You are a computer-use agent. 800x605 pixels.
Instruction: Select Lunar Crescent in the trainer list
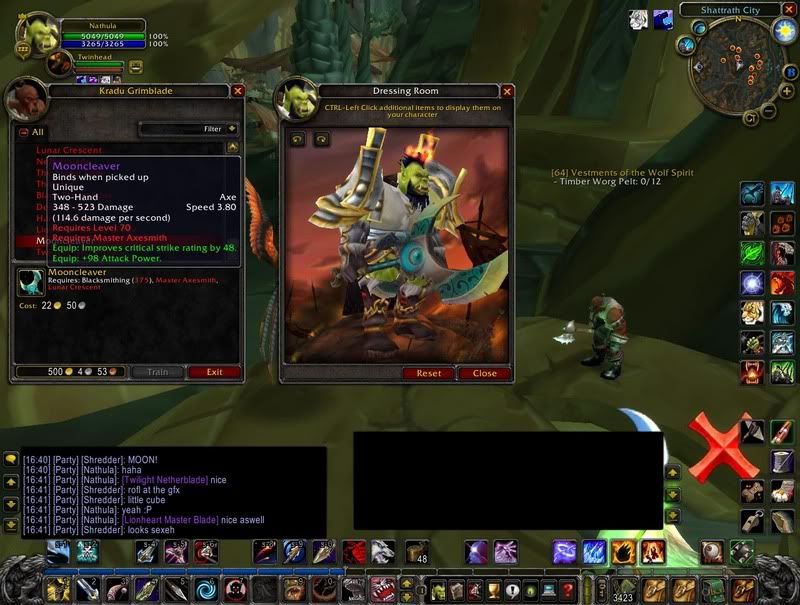(68, 150)
